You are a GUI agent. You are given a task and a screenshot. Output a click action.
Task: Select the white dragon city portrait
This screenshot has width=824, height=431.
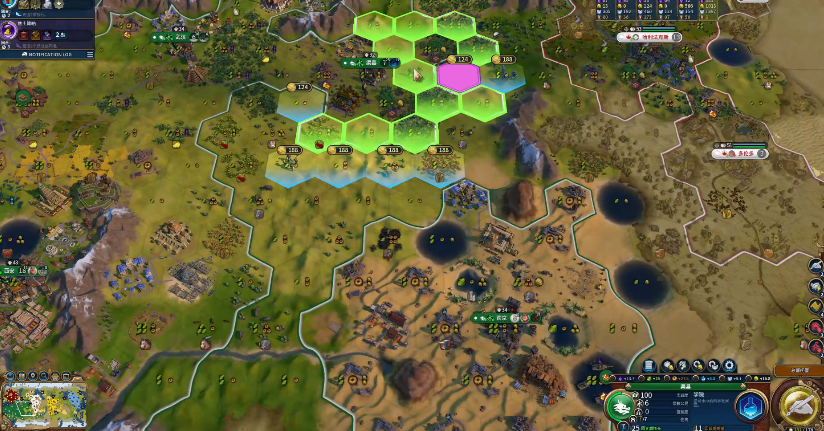pyautogui.click(x=620, y=406)
